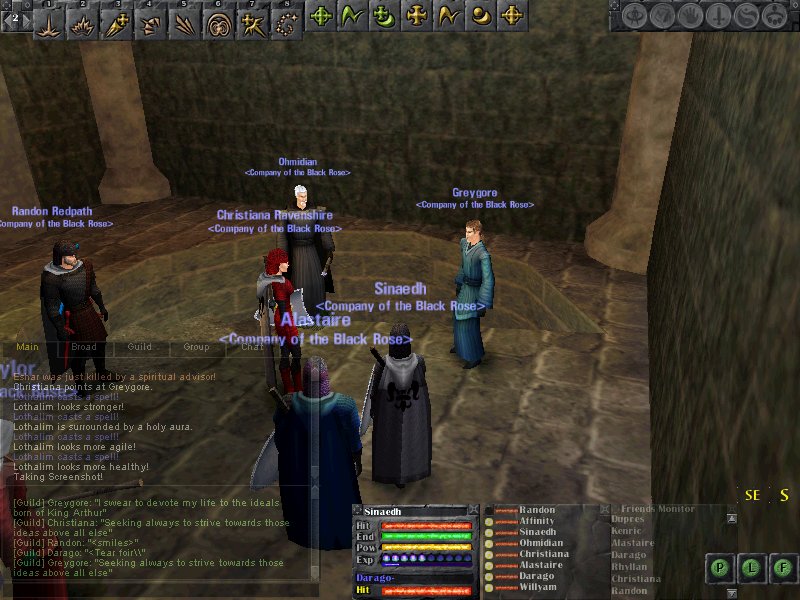The width and height of the screenshot is (800, 600).
Task: Click the green L button
Action: (x=751, y=568)
